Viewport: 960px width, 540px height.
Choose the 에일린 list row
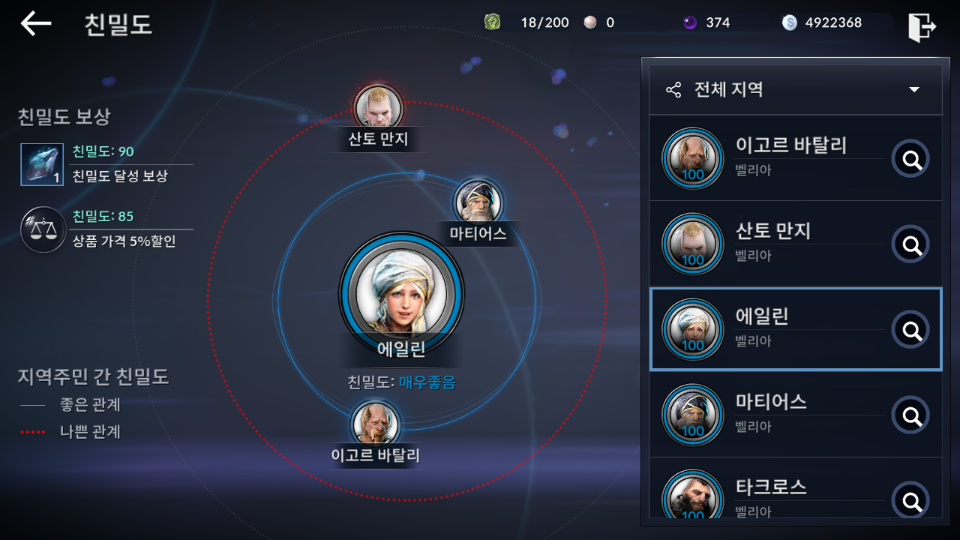tap(775, 329)
